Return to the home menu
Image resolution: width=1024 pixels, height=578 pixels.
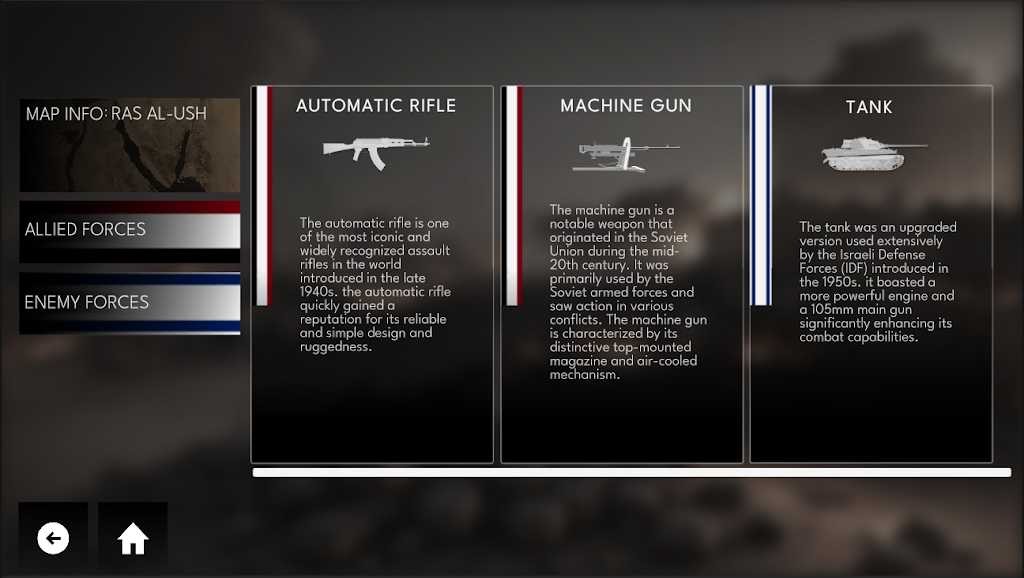tap(133, 539)
